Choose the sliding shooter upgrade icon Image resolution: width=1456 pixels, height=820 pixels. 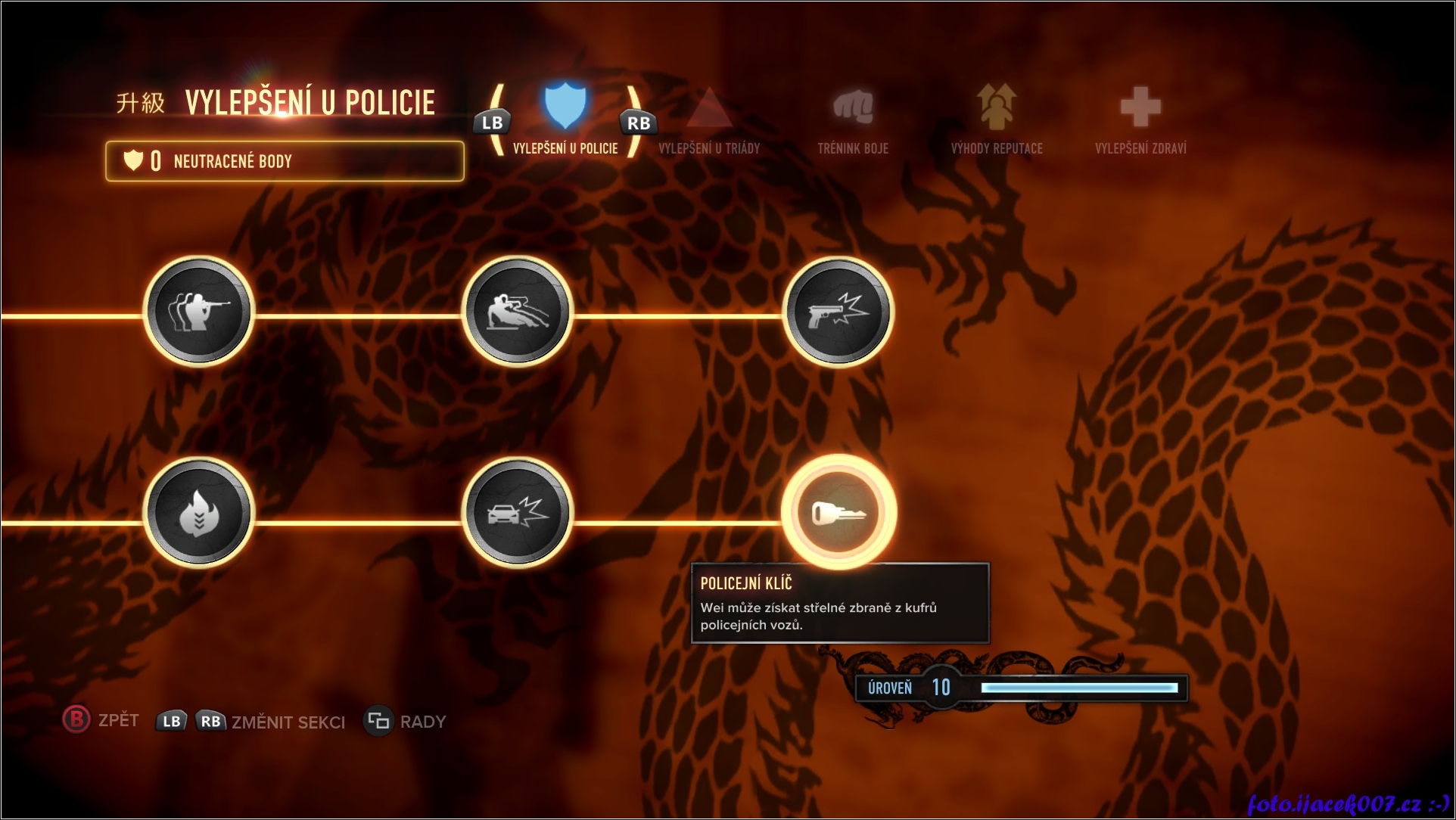(518, 312)
